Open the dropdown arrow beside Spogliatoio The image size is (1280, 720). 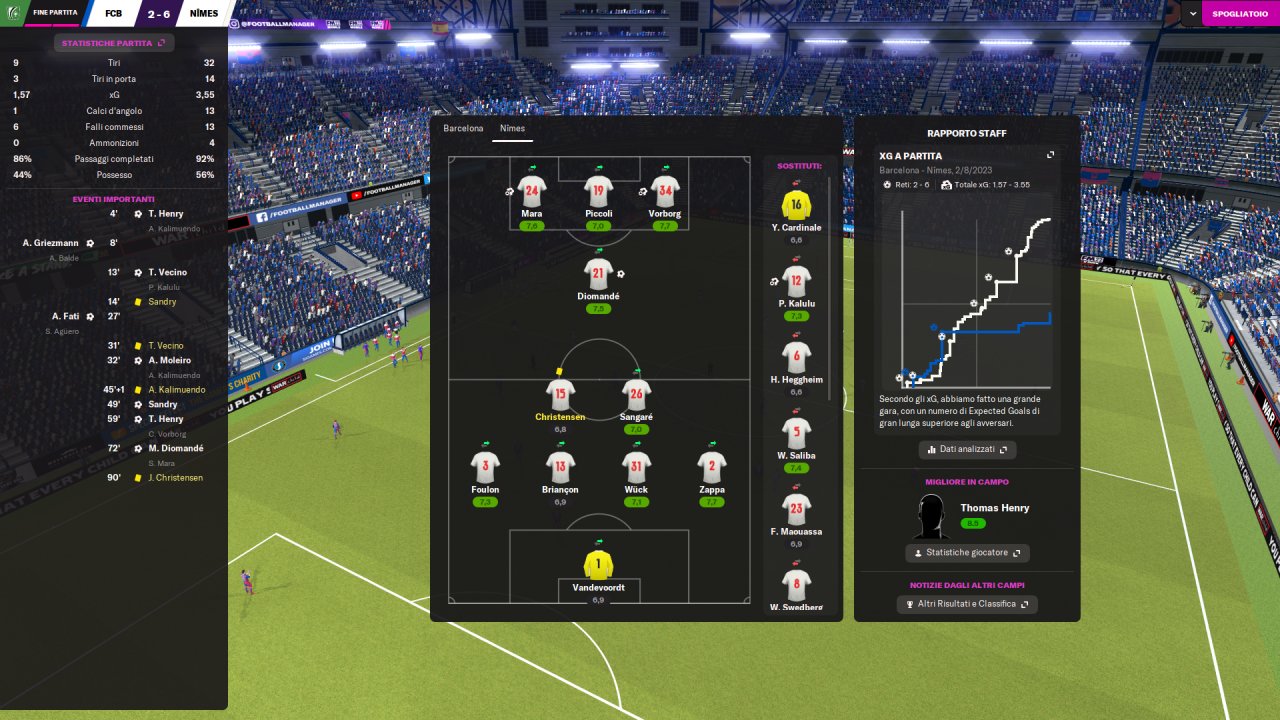point(1190,14)
